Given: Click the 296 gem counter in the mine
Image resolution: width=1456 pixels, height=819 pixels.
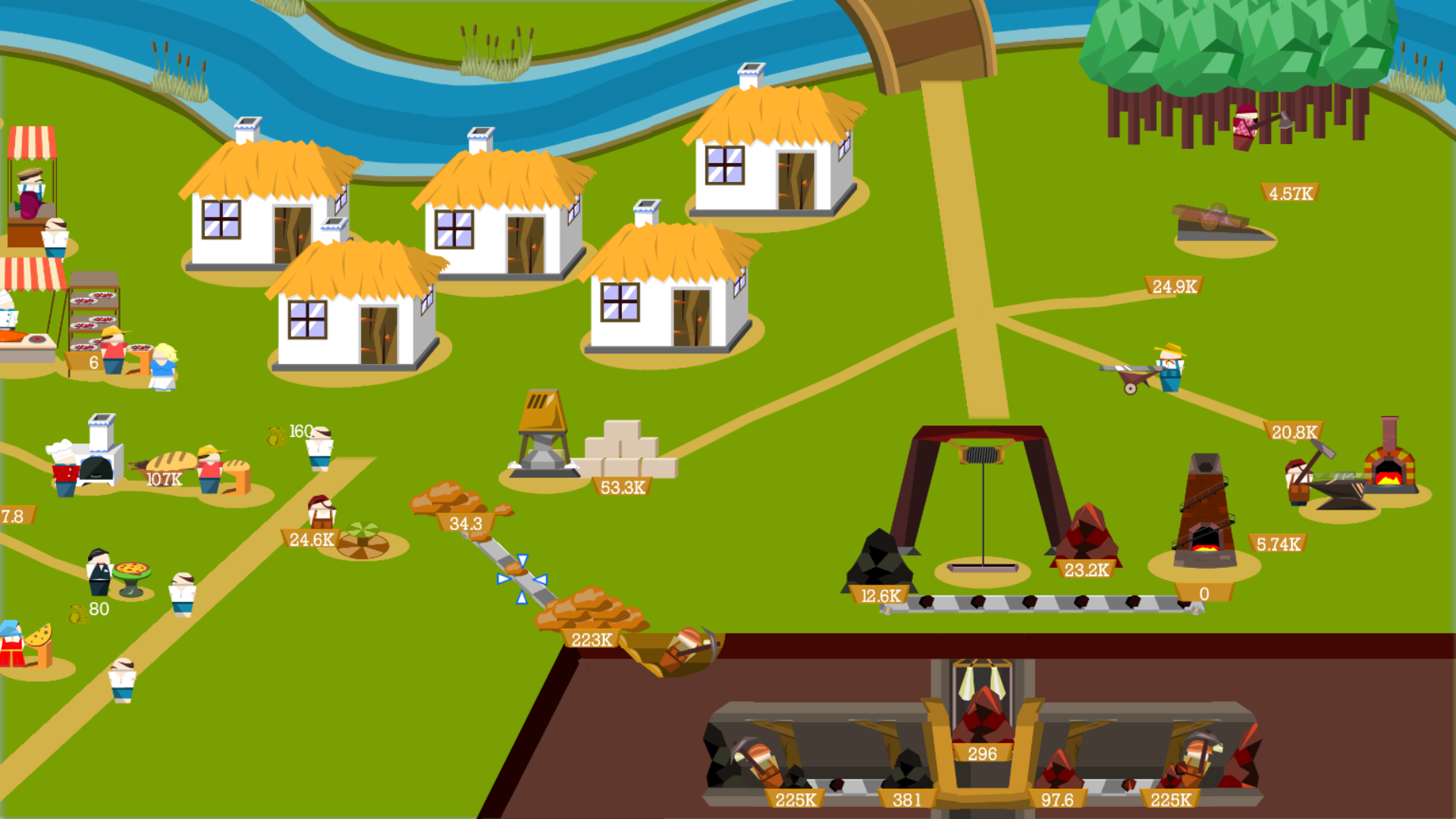Looking at the screenshot, I should (x=982, y=754).
